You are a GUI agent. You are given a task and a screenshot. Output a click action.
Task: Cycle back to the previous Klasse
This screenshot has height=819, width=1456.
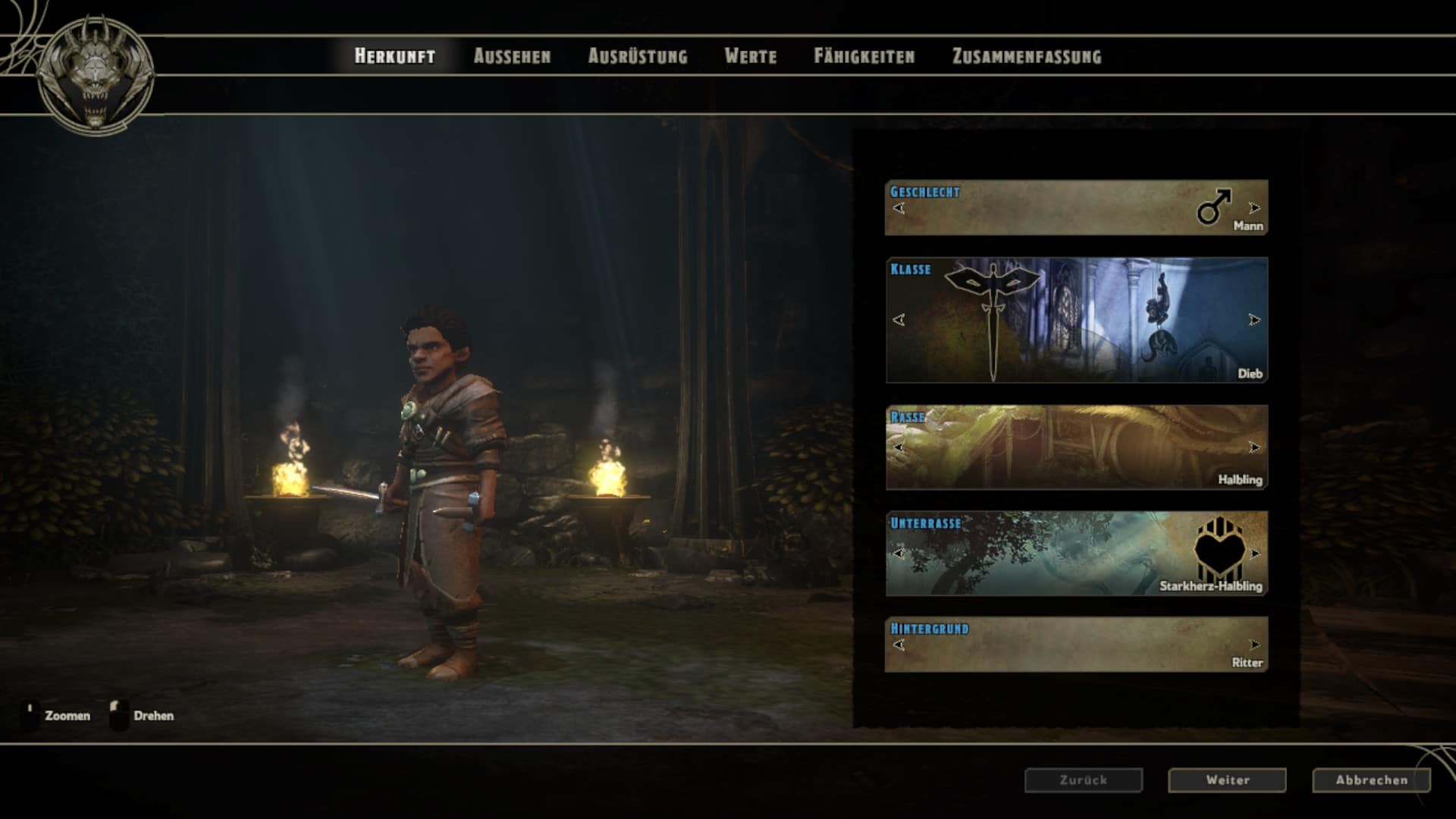tap(899, 320)
